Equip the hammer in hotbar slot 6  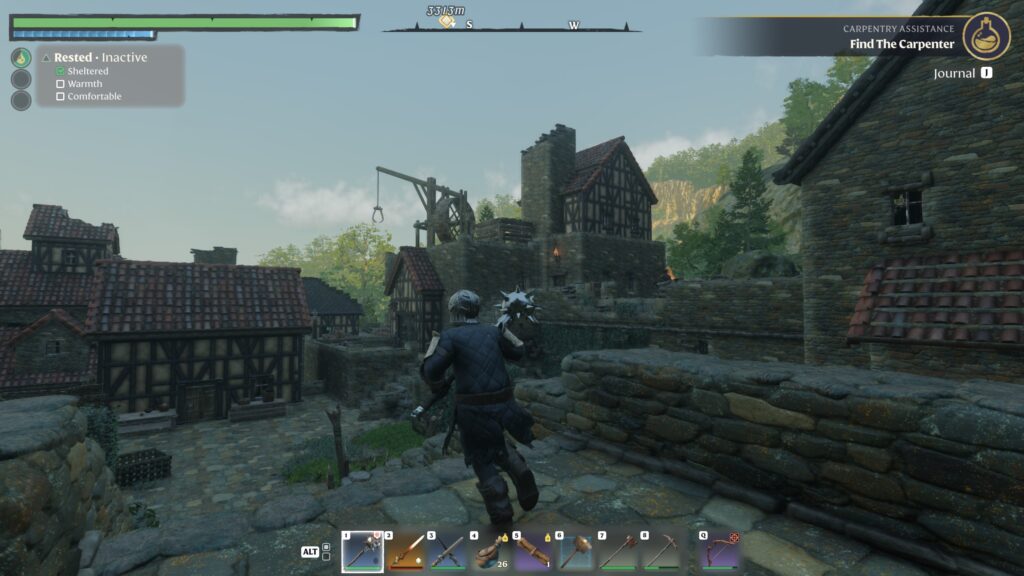point(576,551)
